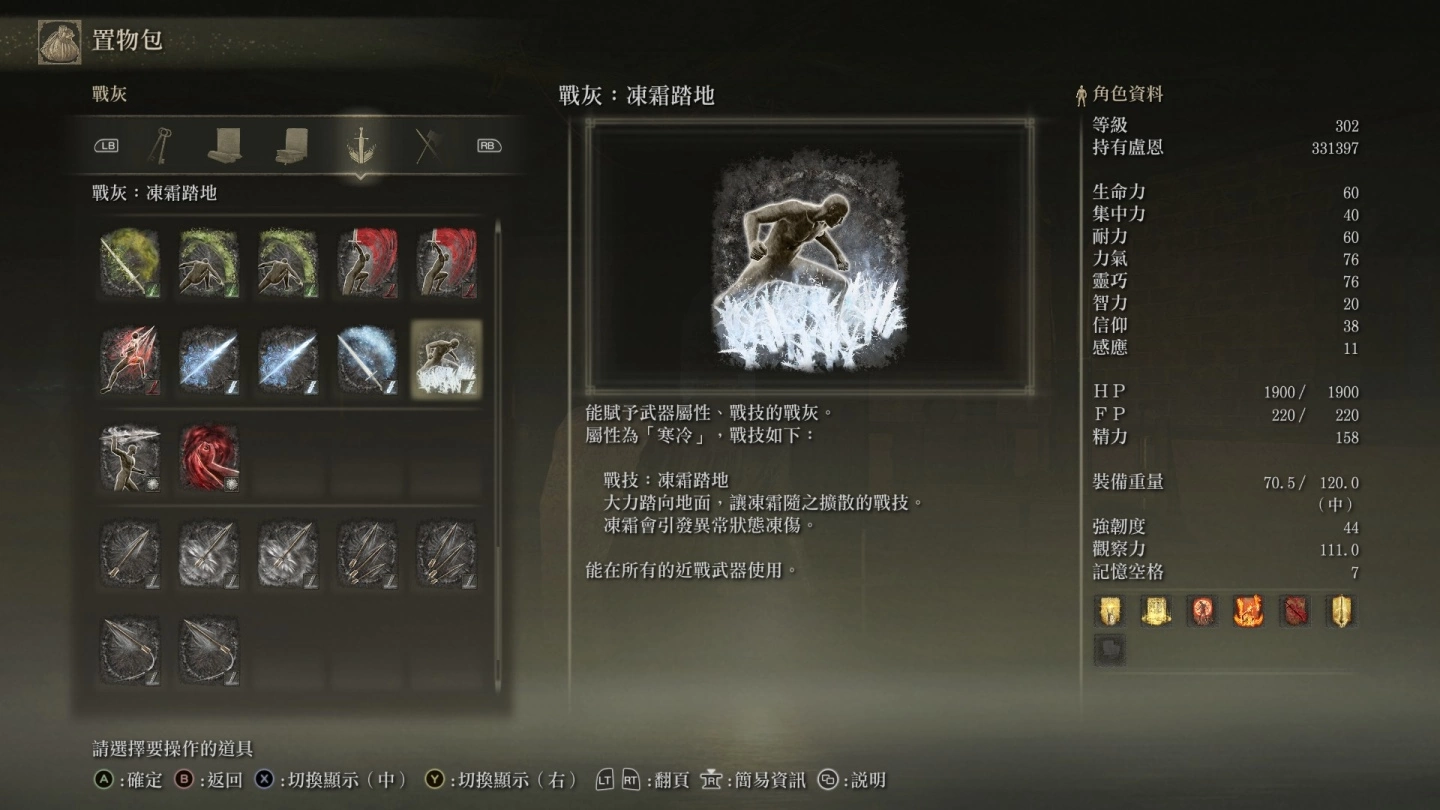Select the sword with round blue aura
Viewport: 1440px width, 810px height.
pyautogui.click(x=367, y=359)
